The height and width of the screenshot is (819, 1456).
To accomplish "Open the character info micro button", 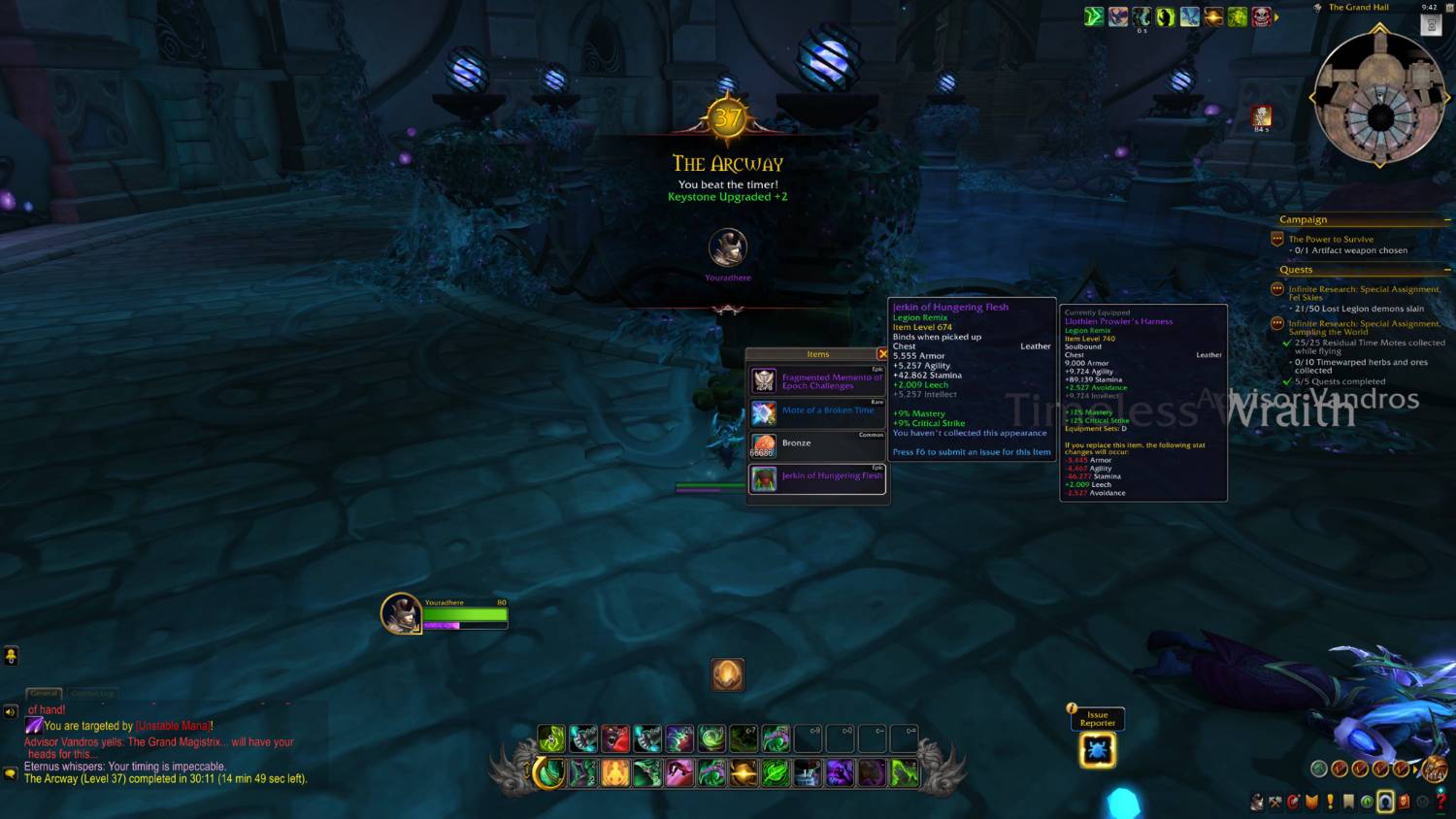I will [x=1257, y=802].
